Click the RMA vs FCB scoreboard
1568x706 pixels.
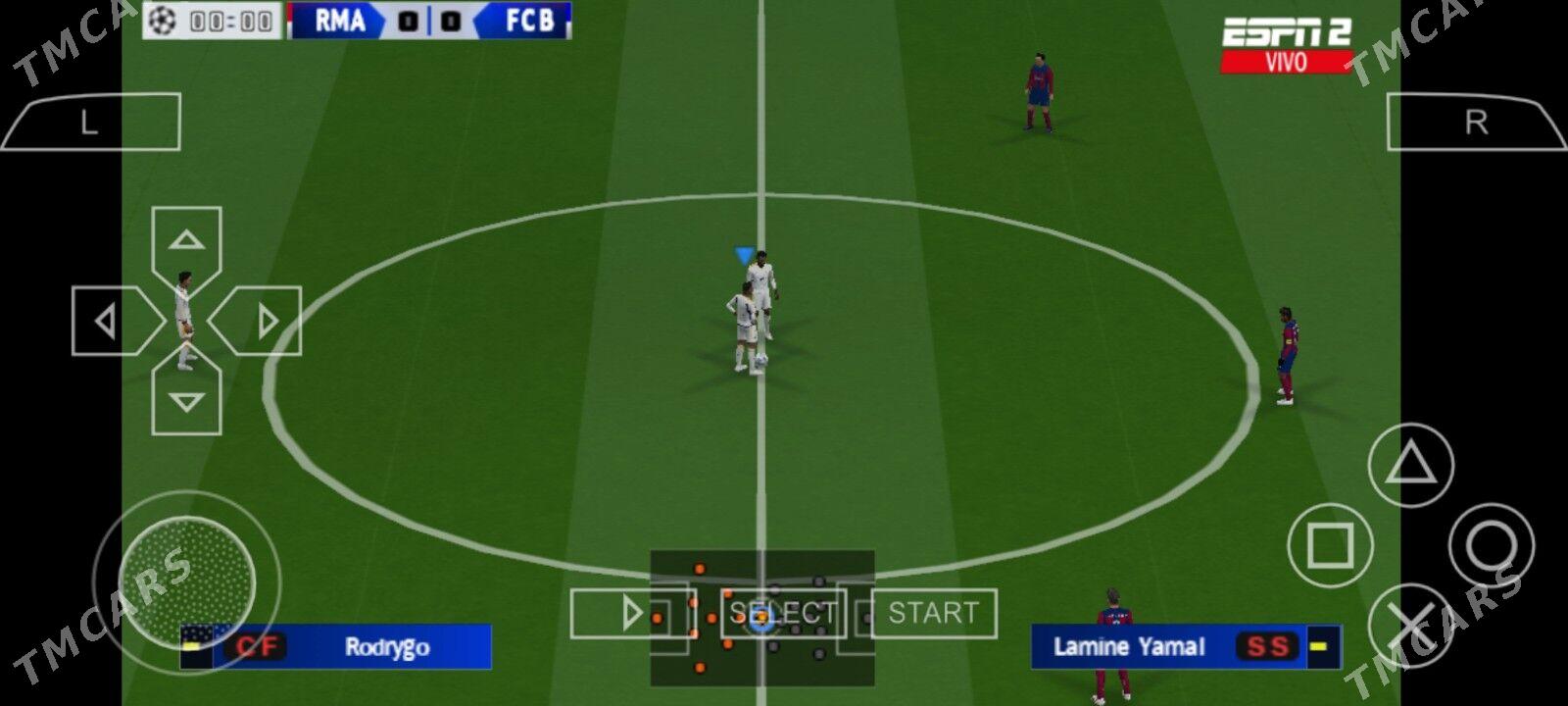point(427,22)
